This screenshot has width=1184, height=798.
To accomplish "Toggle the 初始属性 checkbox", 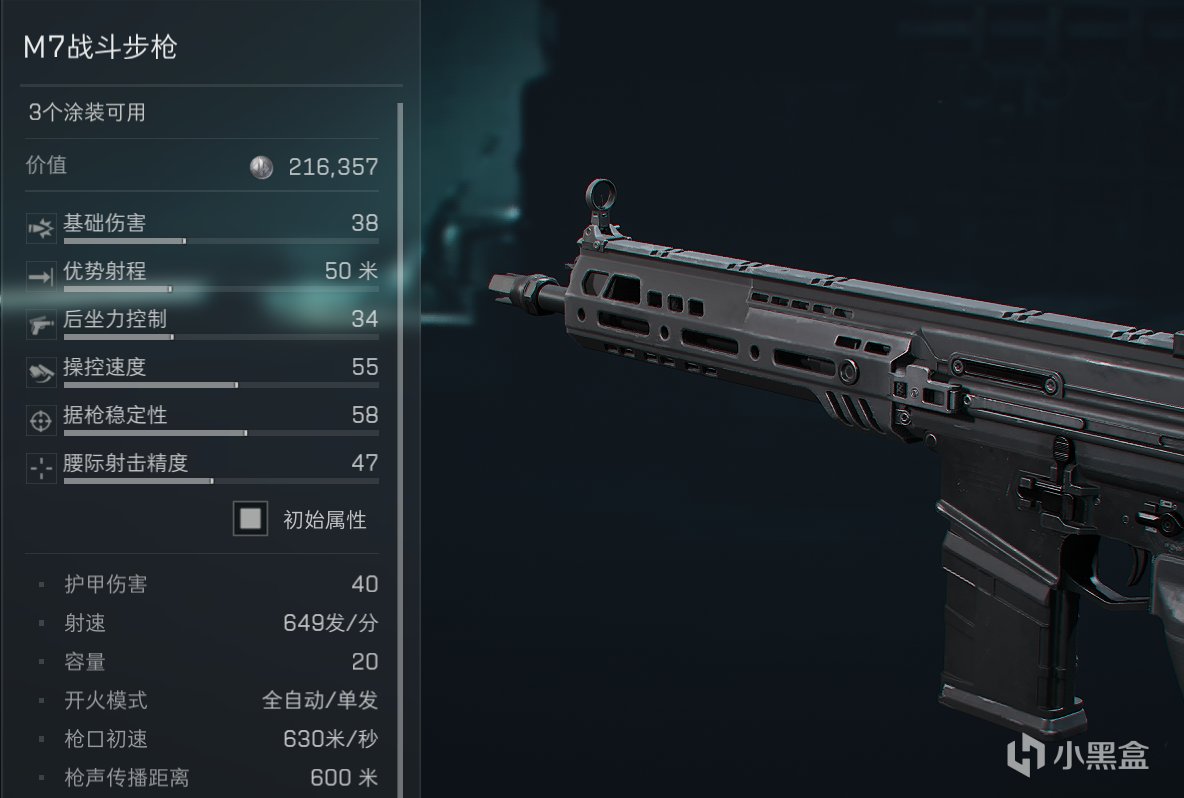I will click(250, 519).
